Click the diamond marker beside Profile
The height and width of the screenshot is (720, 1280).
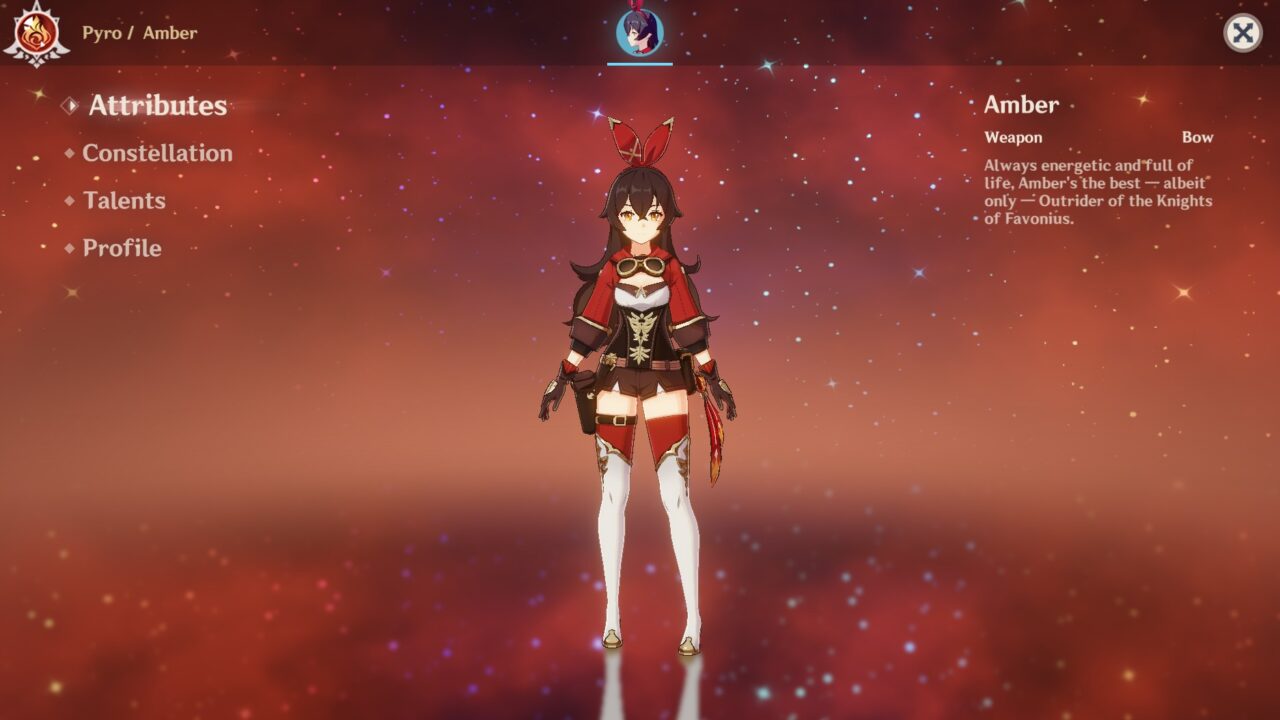point(70,248)
